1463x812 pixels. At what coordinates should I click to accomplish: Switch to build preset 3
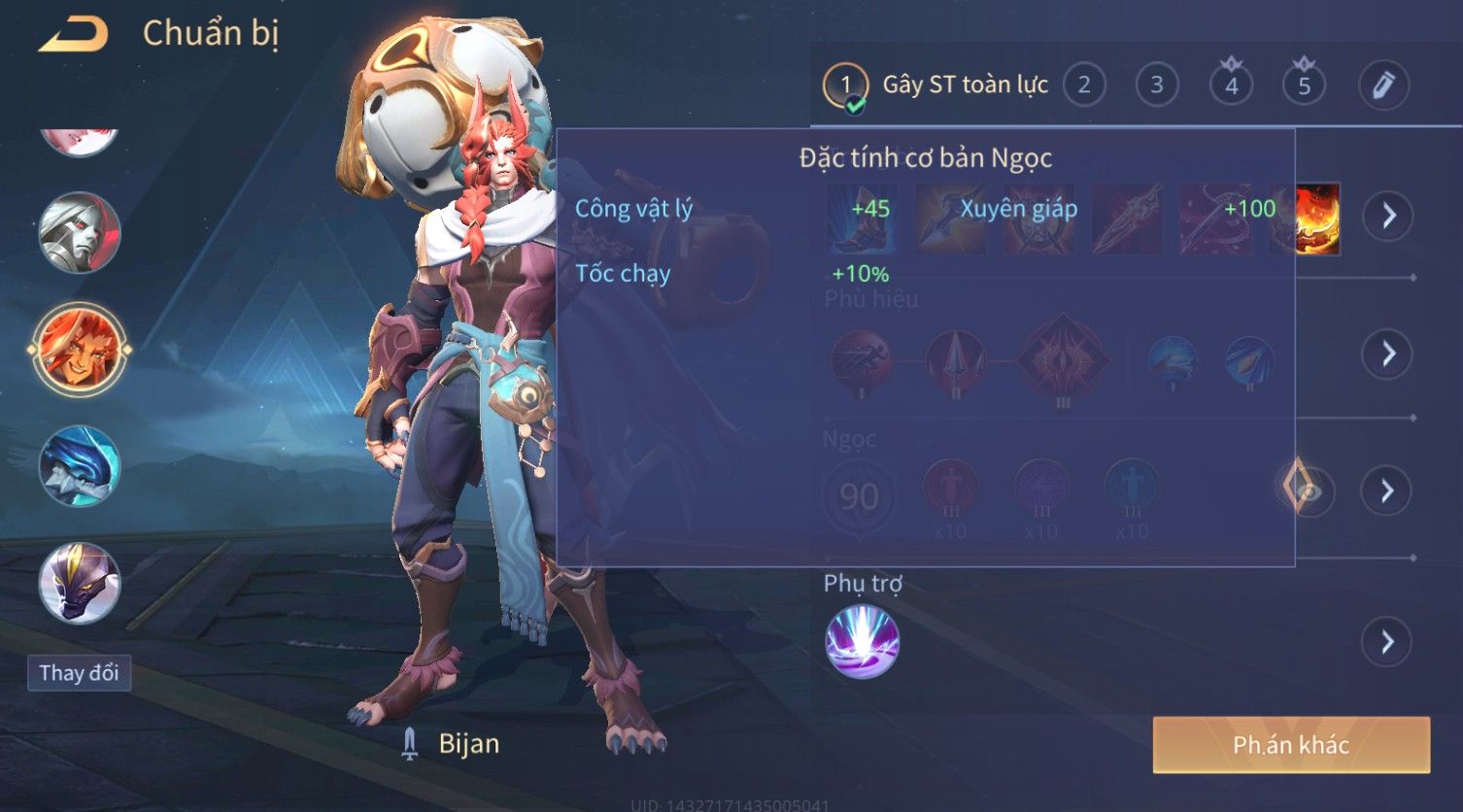click(1156, 85)
